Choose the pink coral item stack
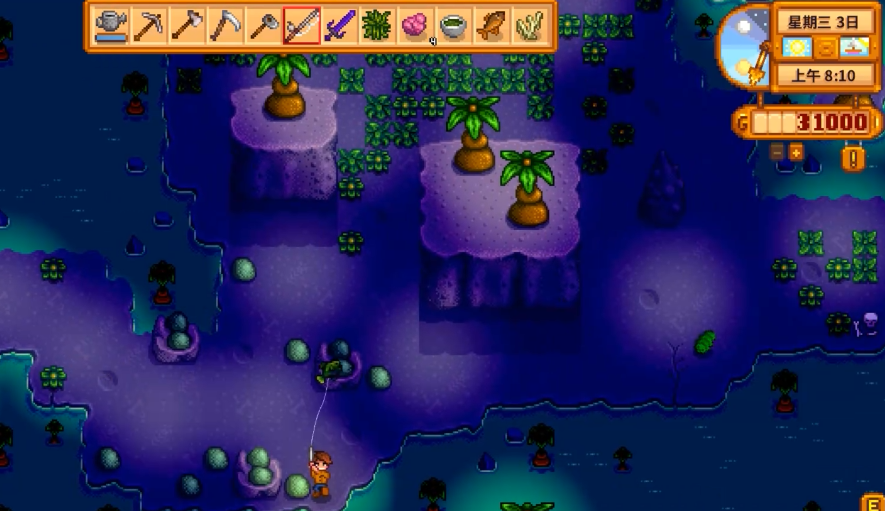Viewport: 885px width, 511px height. 415,26
